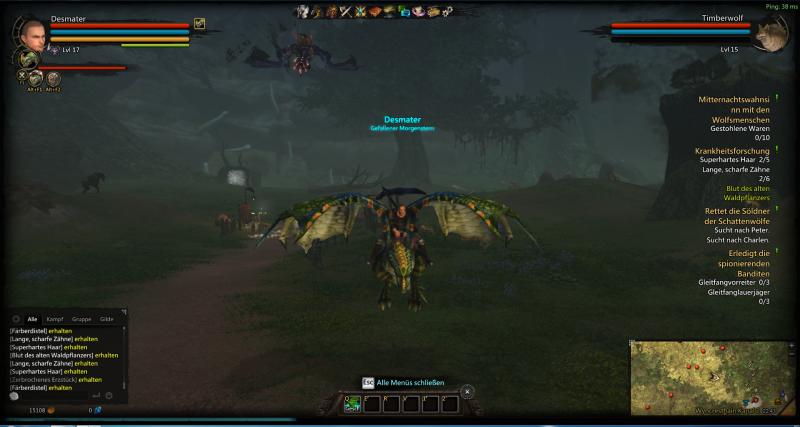Click the Rettet die Söldner der Schattenwölfe quest

pyautogui.click(x=734, y=216)
